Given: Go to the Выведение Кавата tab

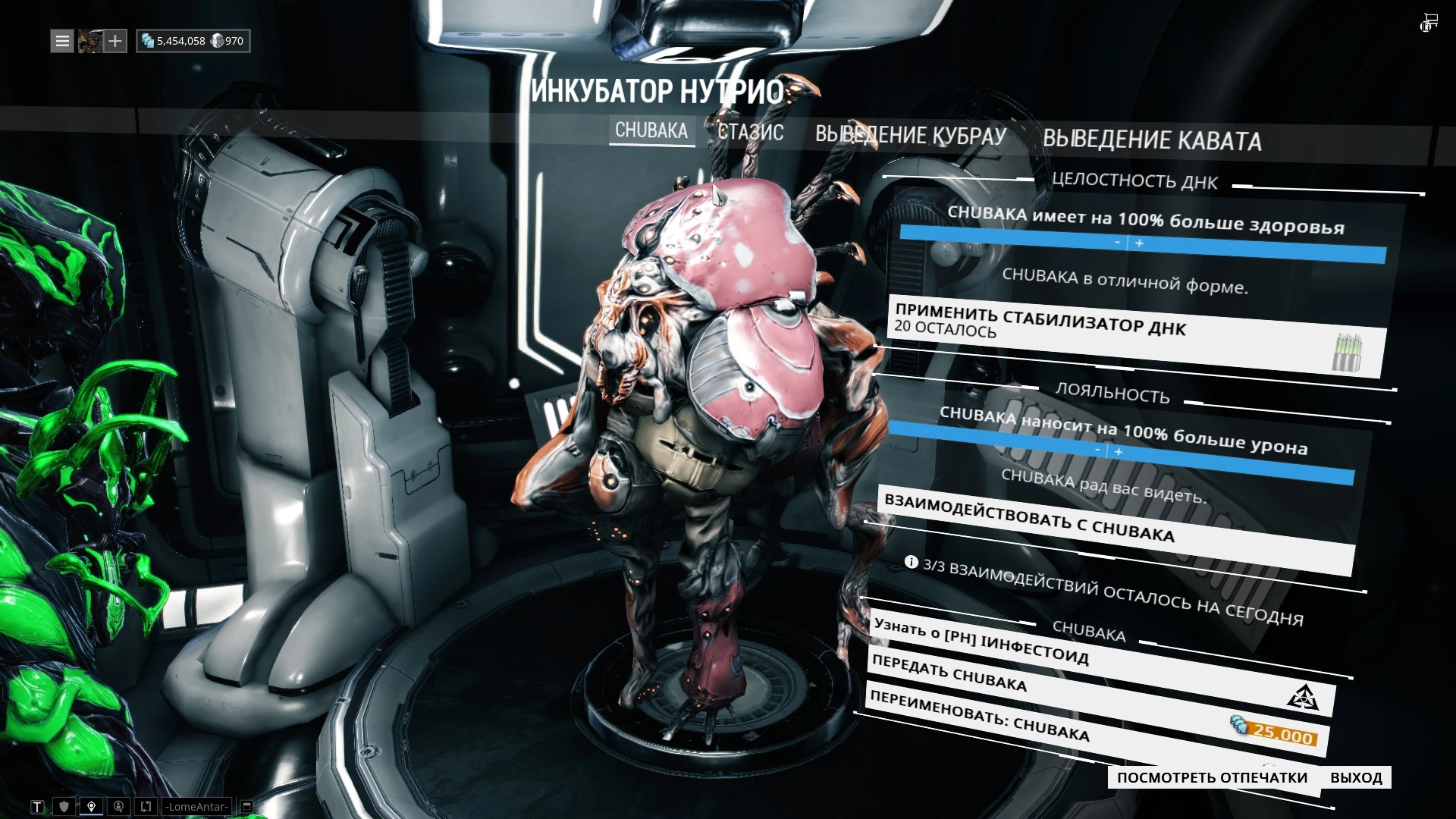Looking at the screenshot, I should 1152,140.
